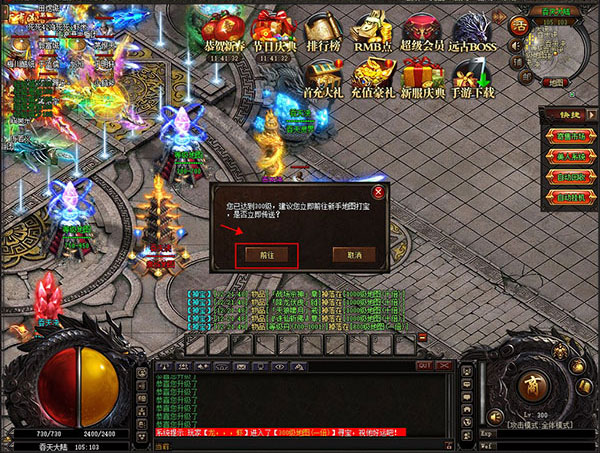The height and width of the screenshot is (453, 600).
Task: Decline the prompt with 取消
Action: [354, 255]
